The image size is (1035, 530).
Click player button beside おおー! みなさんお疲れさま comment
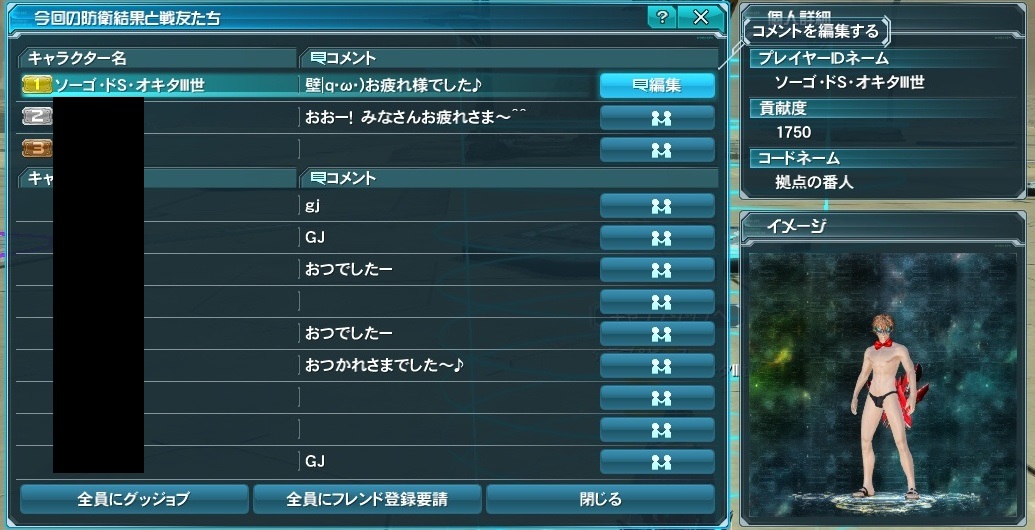657,118
